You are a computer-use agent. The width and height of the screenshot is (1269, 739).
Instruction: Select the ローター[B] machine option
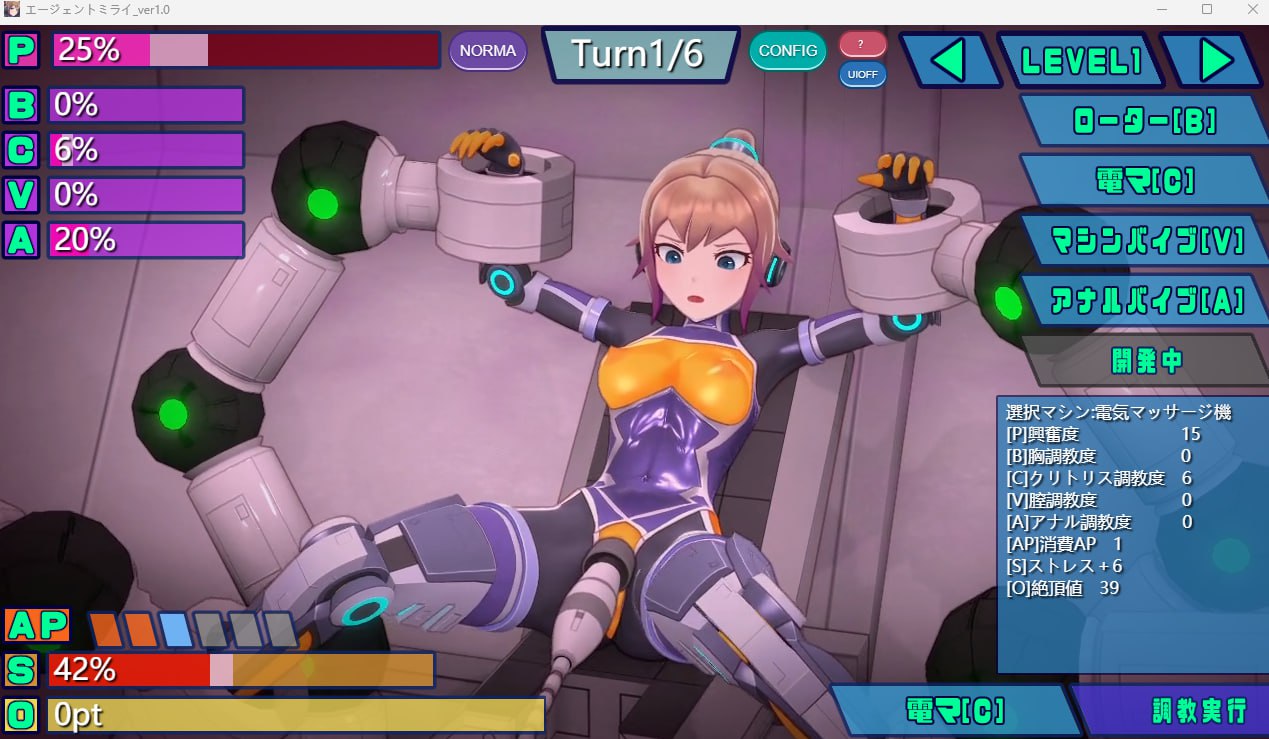[1144, 121]
